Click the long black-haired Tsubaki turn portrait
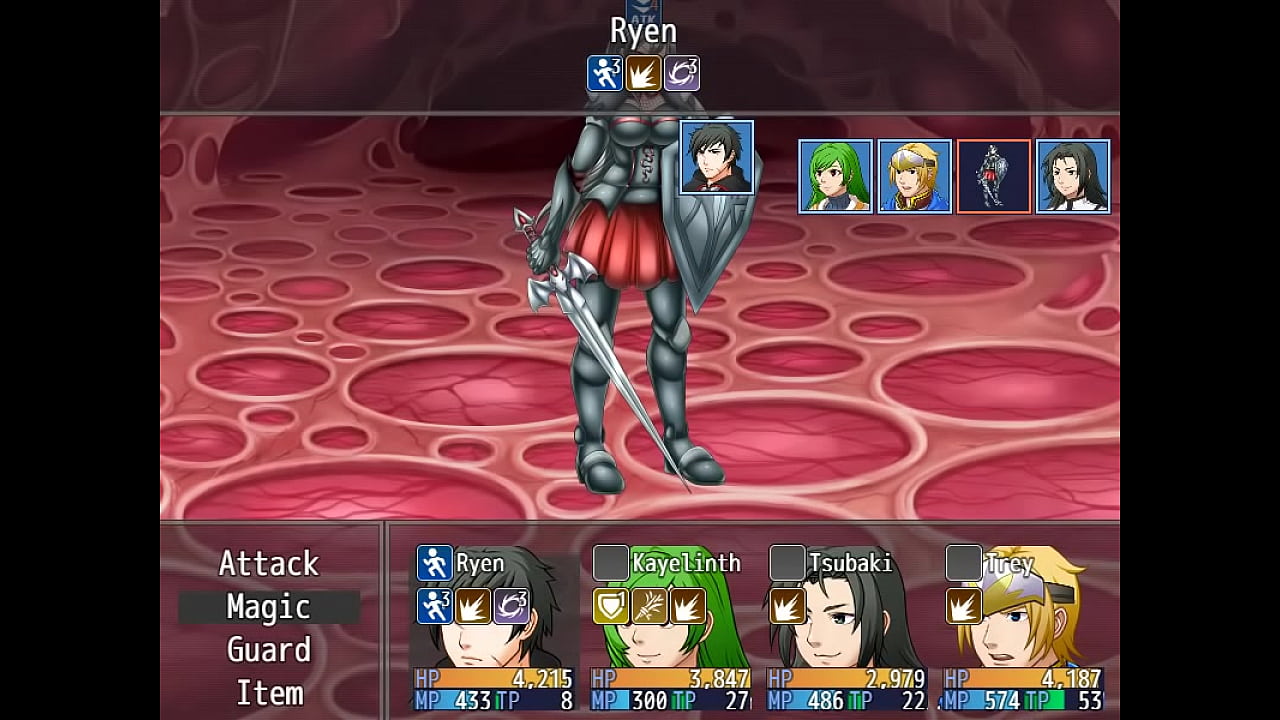This screenshot has width=1280, height=720. coord(1073,176)
